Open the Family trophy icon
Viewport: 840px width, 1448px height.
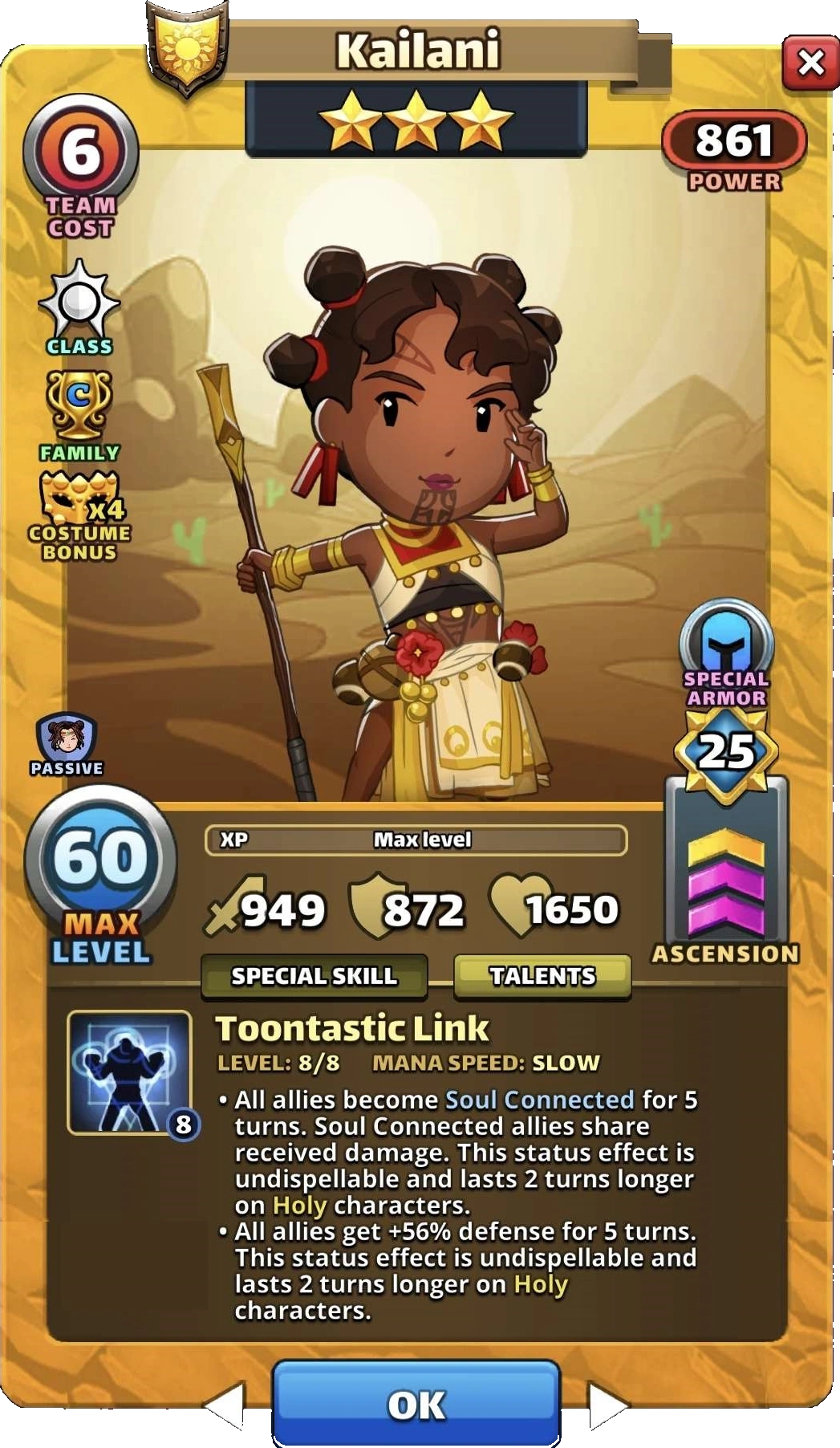tap(79, 406)
